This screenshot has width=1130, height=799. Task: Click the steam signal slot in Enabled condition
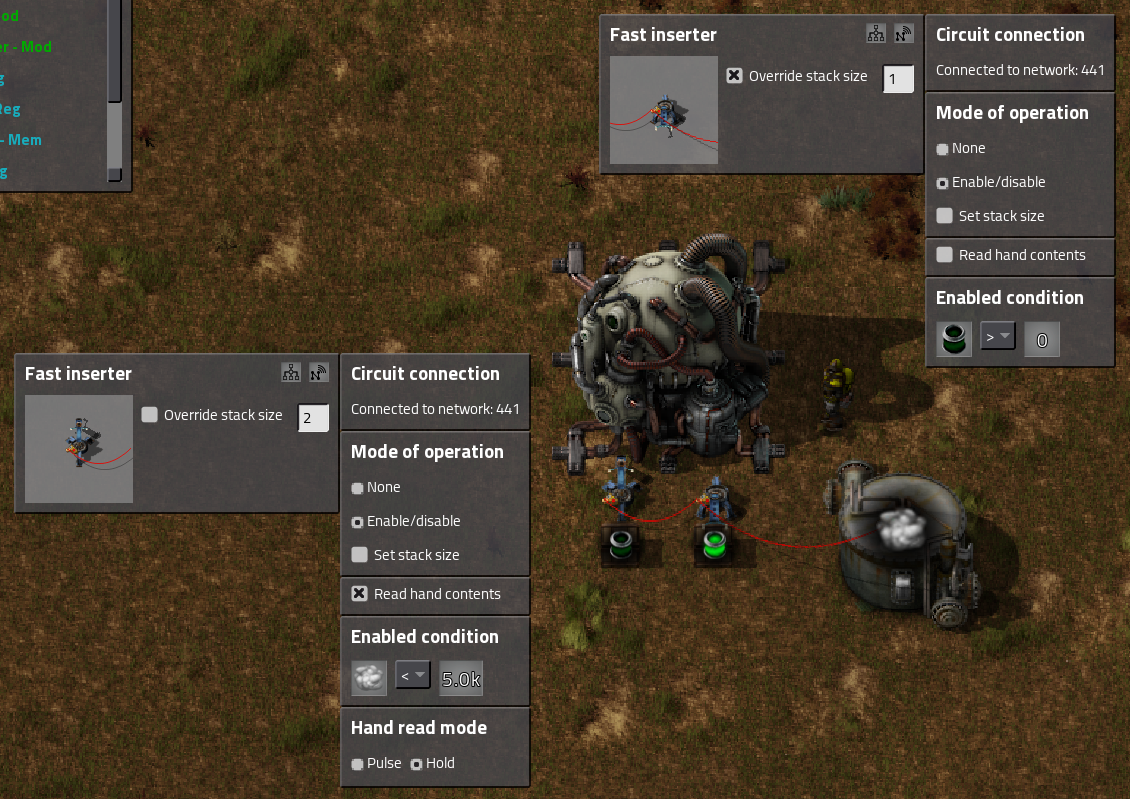369,678
